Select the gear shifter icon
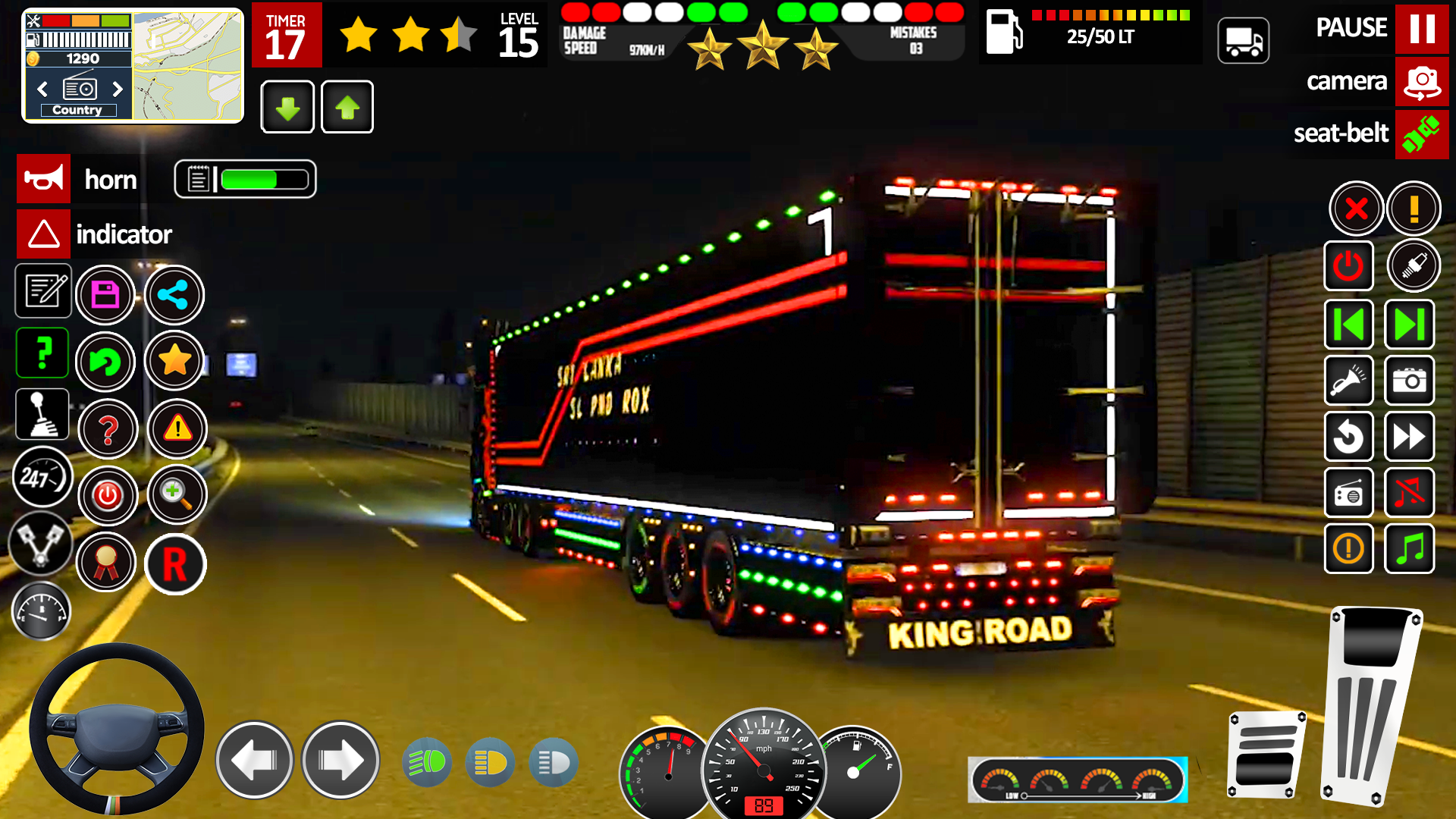This screenshot has height=819, width=1456. click(x=42, y=414)
